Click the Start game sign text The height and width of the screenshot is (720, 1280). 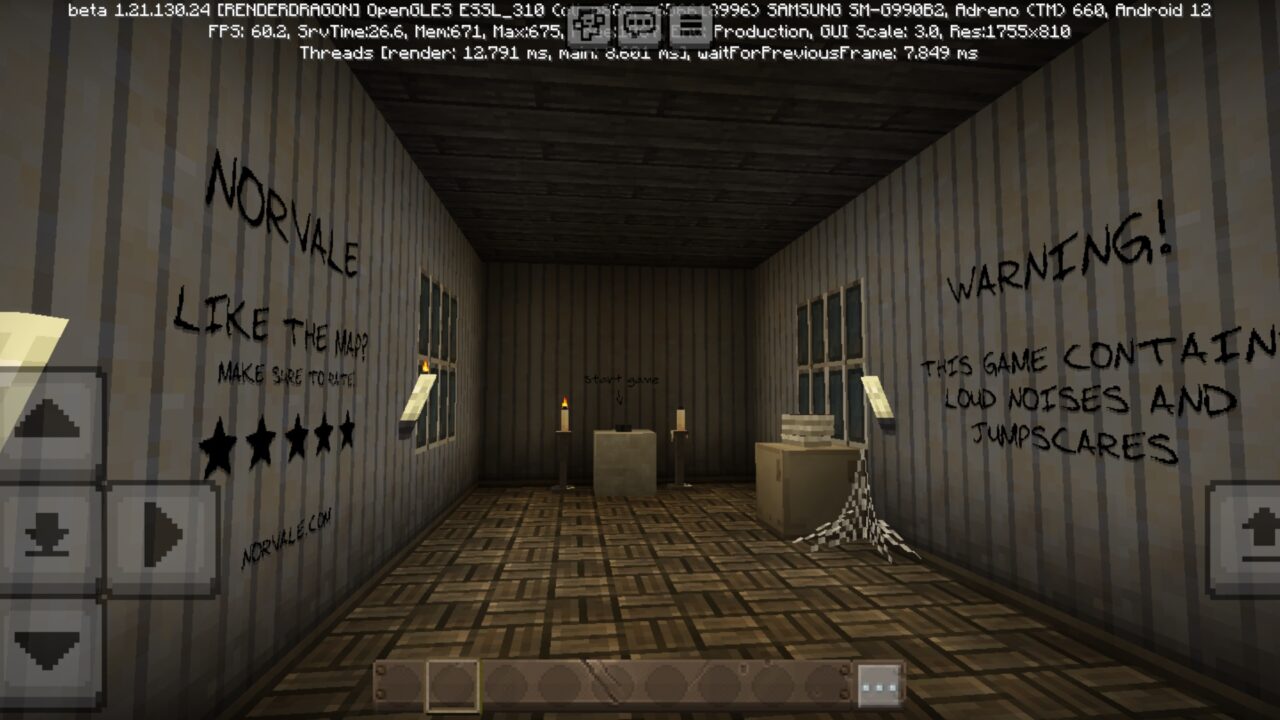point(623,380)
